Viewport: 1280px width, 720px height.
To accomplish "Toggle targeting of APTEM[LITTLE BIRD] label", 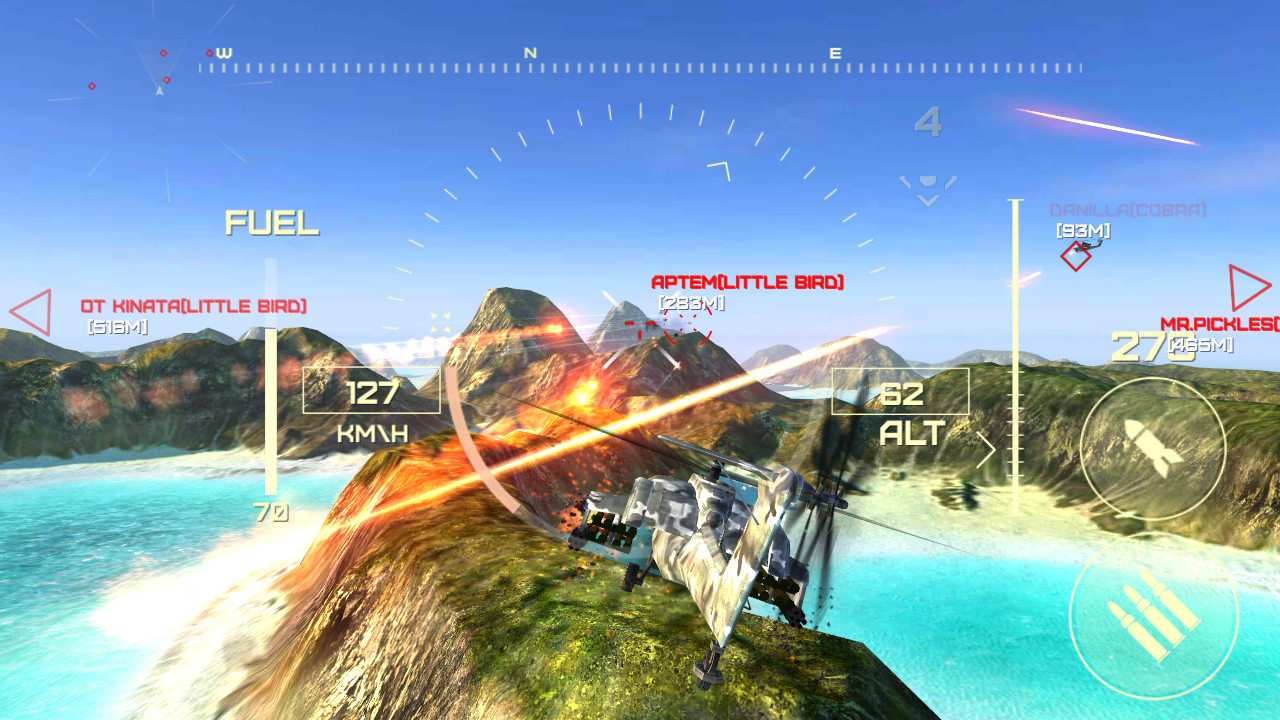I will [750, 281].
